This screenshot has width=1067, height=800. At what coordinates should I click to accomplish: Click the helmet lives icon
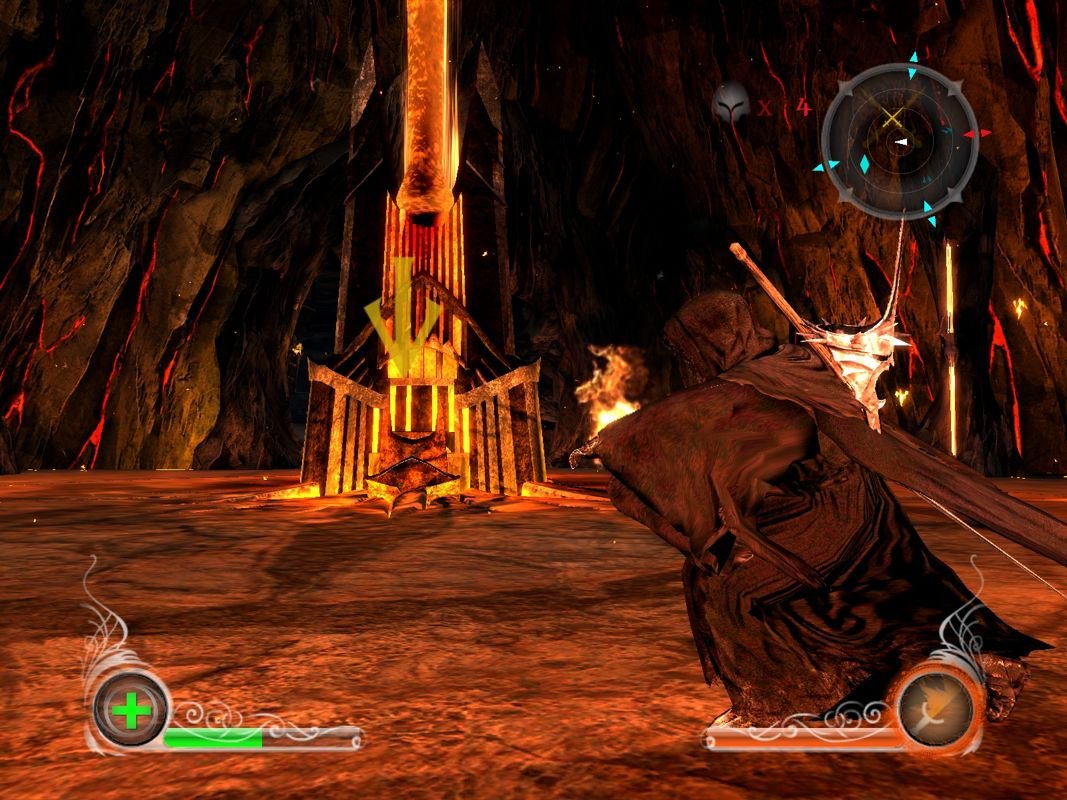point(731,104)
